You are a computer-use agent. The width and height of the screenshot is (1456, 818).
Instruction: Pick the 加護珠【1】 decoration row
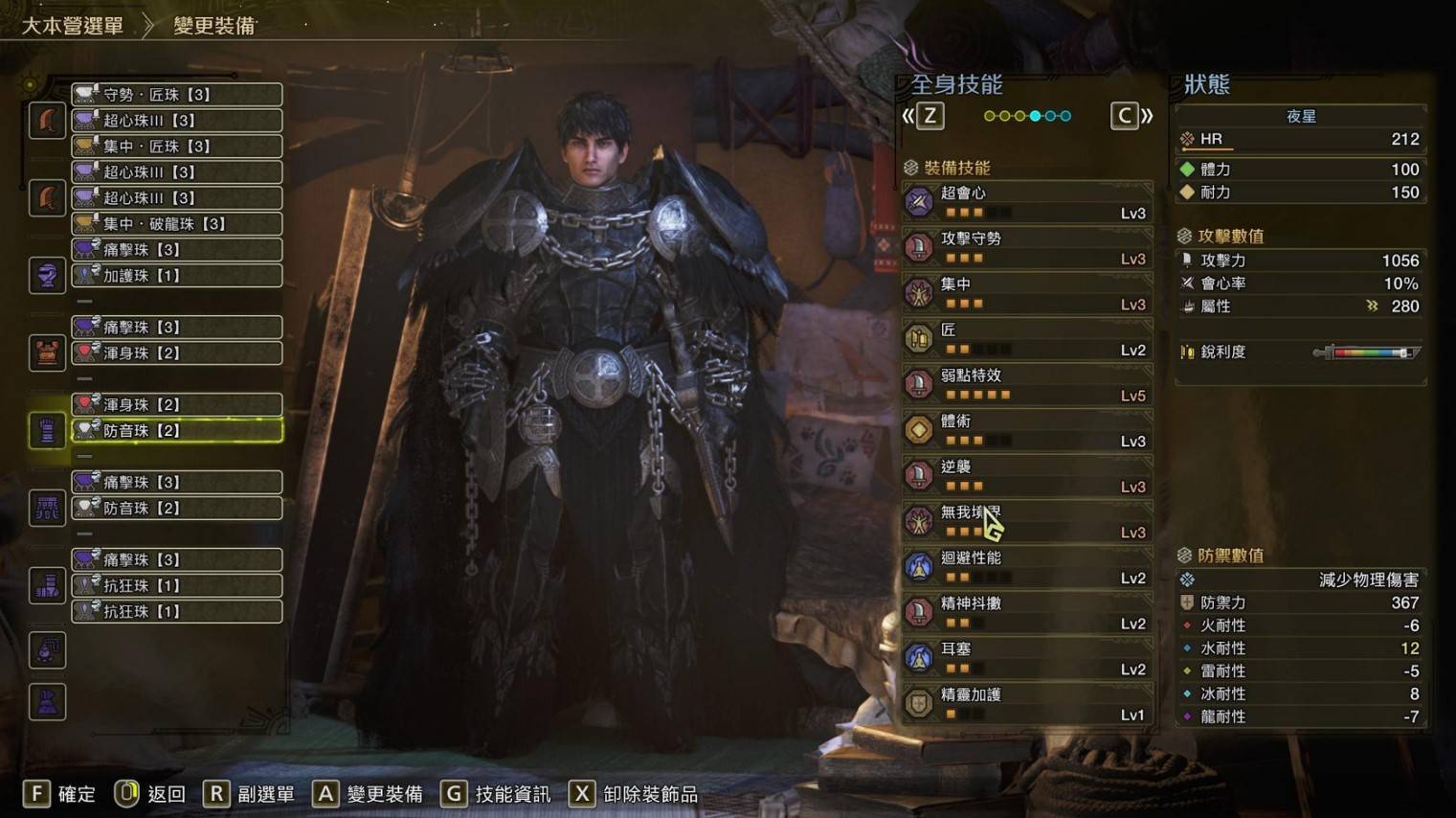pos(177,276)
